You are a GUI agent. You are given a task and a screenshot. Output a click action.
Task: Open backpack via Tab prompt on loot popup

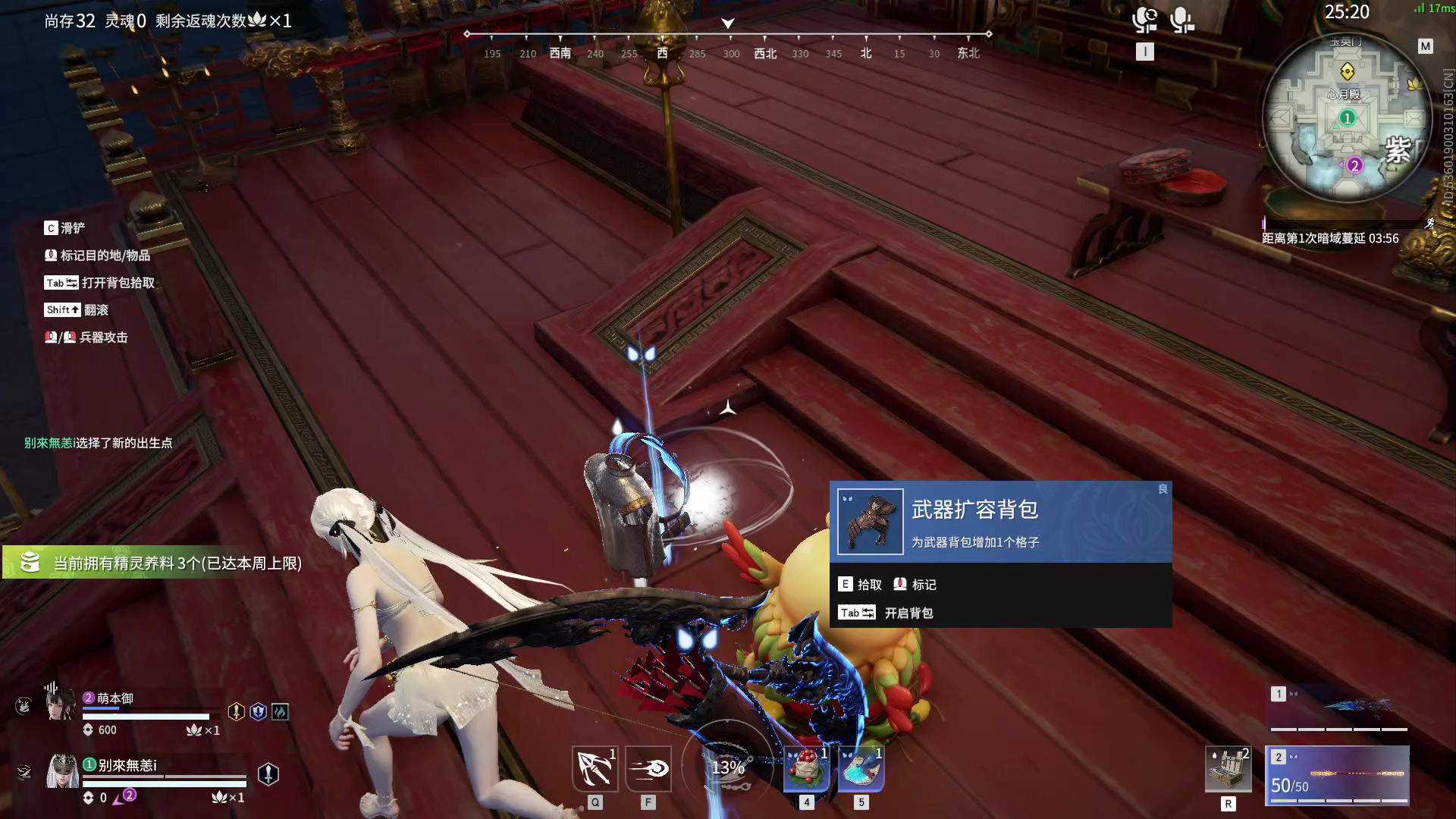point(887,612)
